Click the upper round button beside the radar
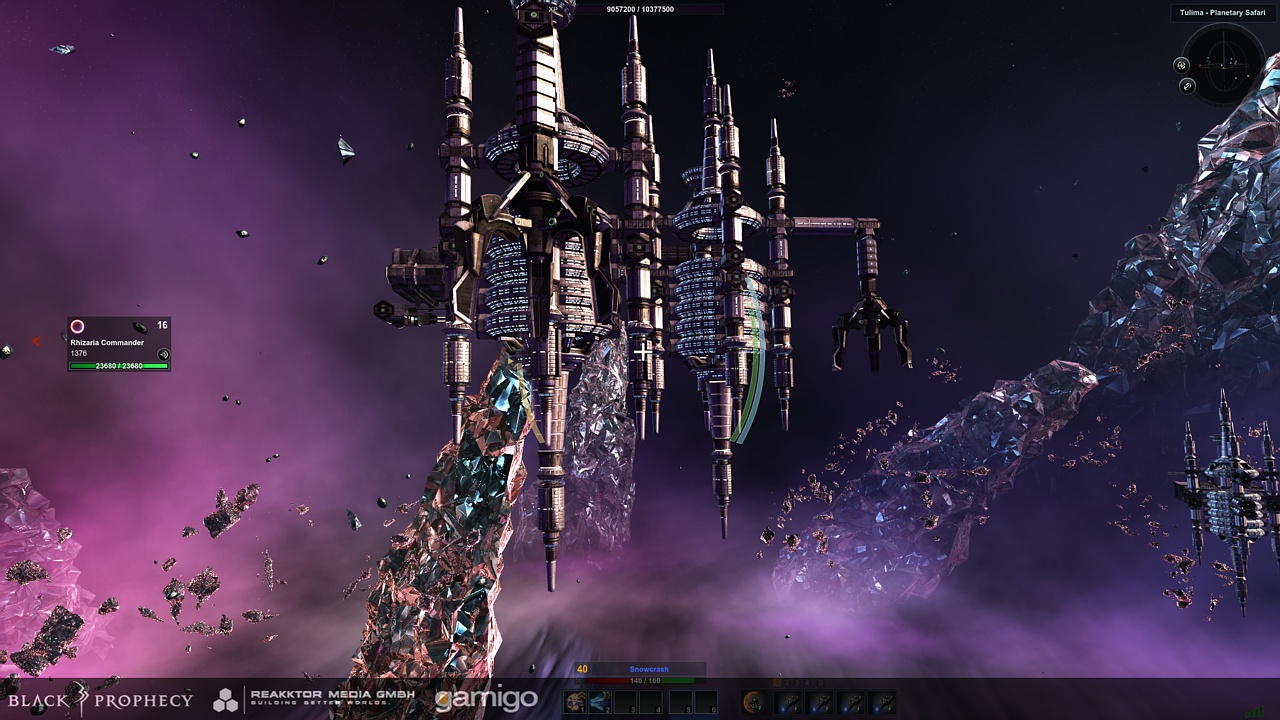The width and height of the screenshot is (1280, 720). (x=1181, y=65)
